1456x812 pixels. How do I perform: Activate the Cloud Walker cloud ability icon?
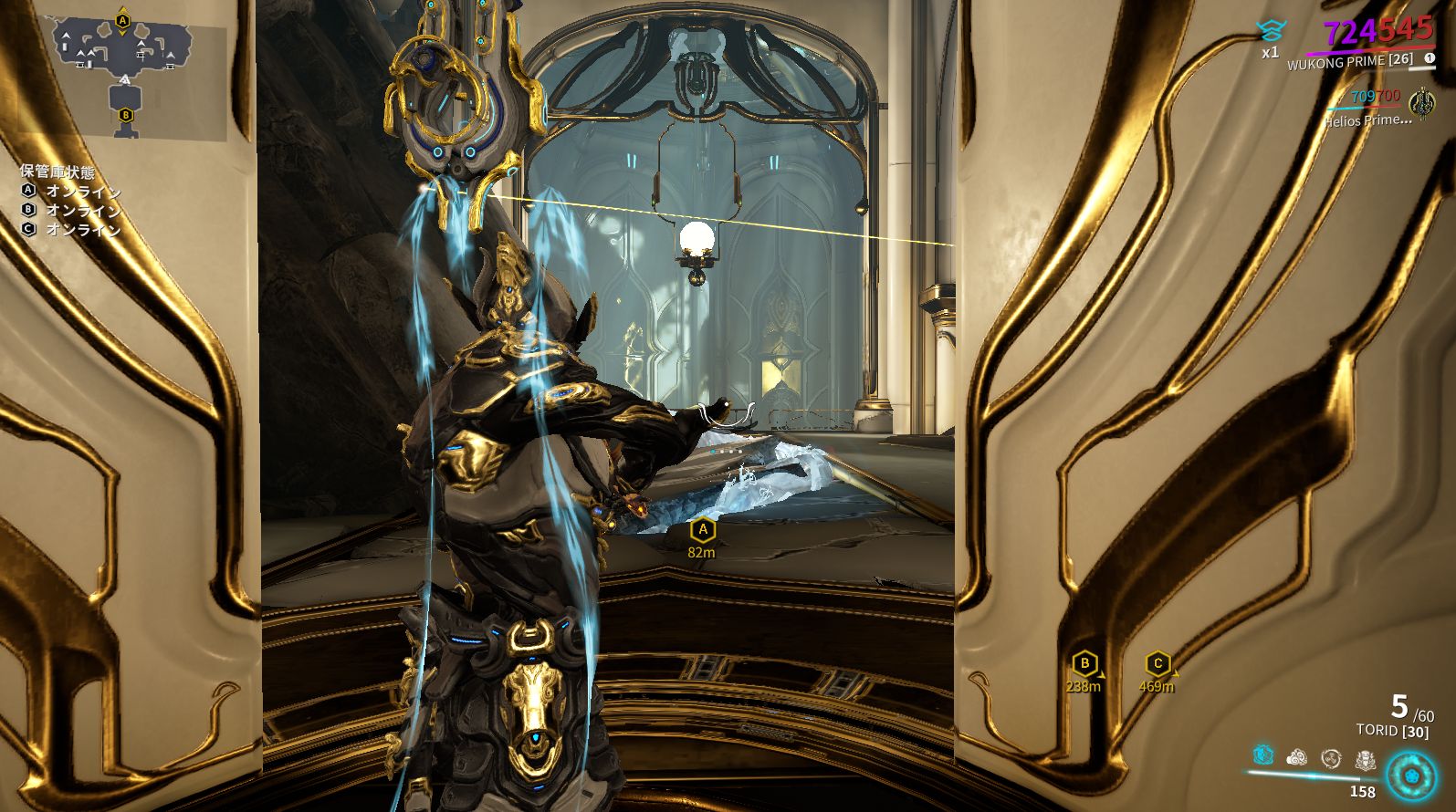[1296, 757]
